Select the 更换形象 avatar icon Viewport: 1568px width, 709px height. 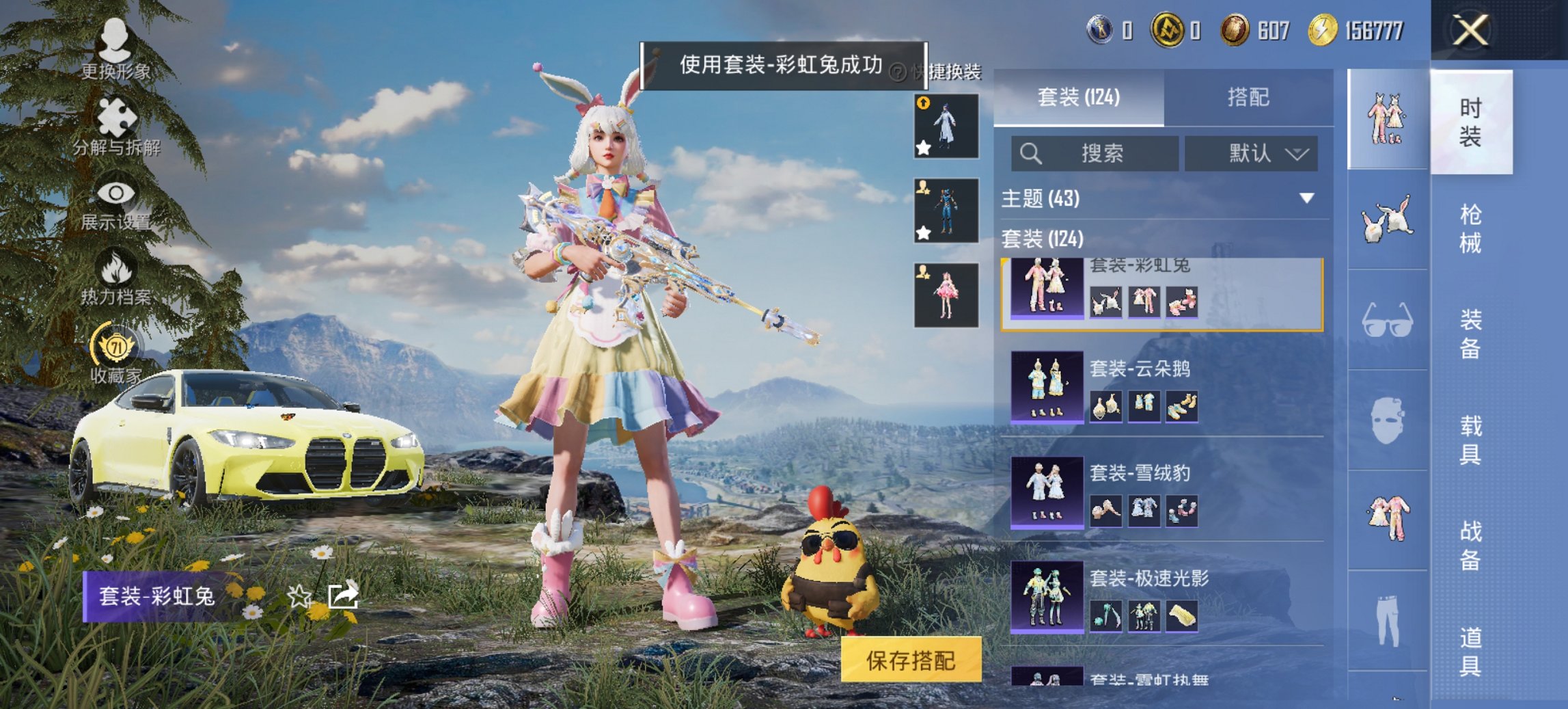coord(116,40)
